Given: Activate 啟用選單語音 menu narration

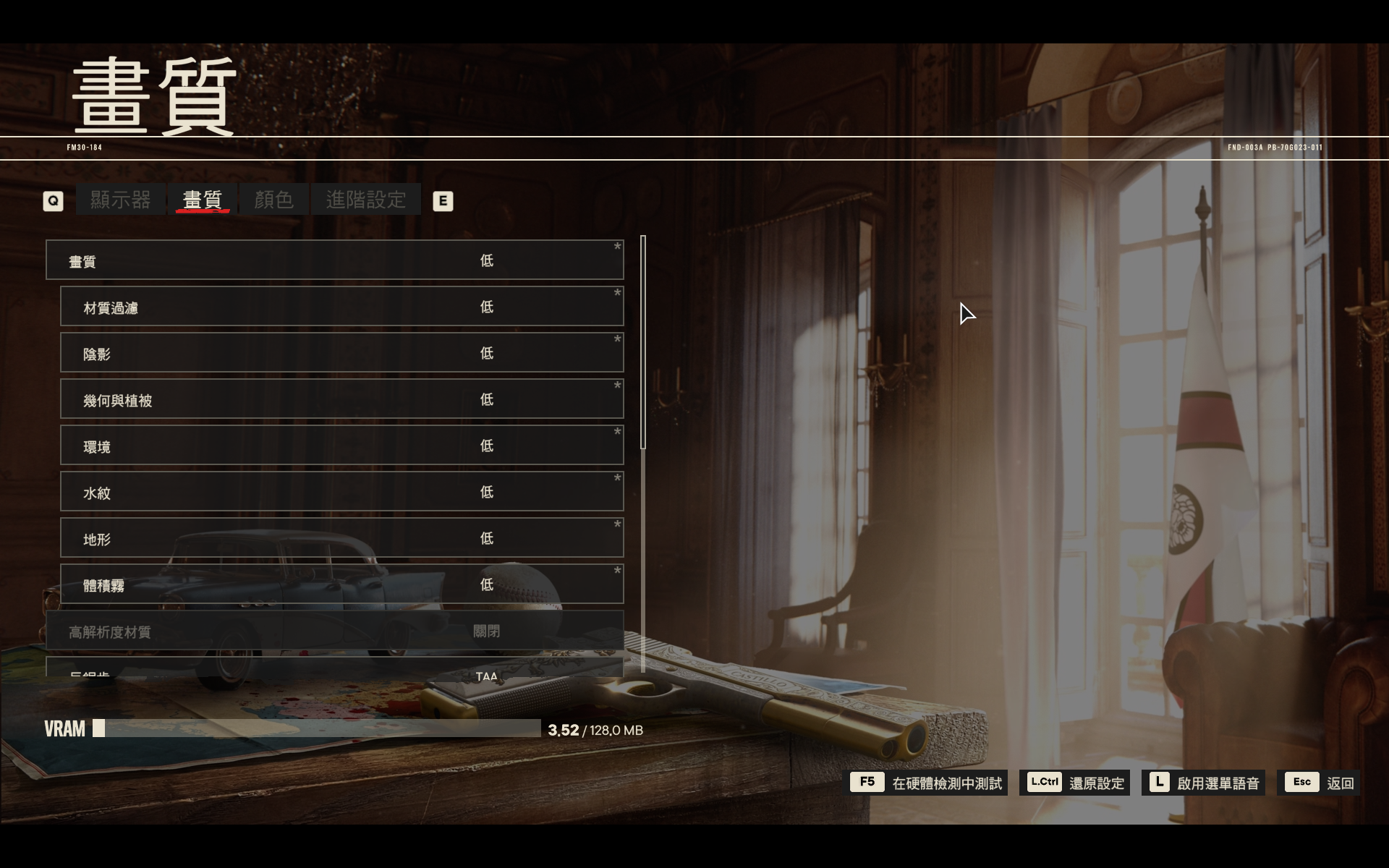Looking at the screenshot, I should (1204, 783).
